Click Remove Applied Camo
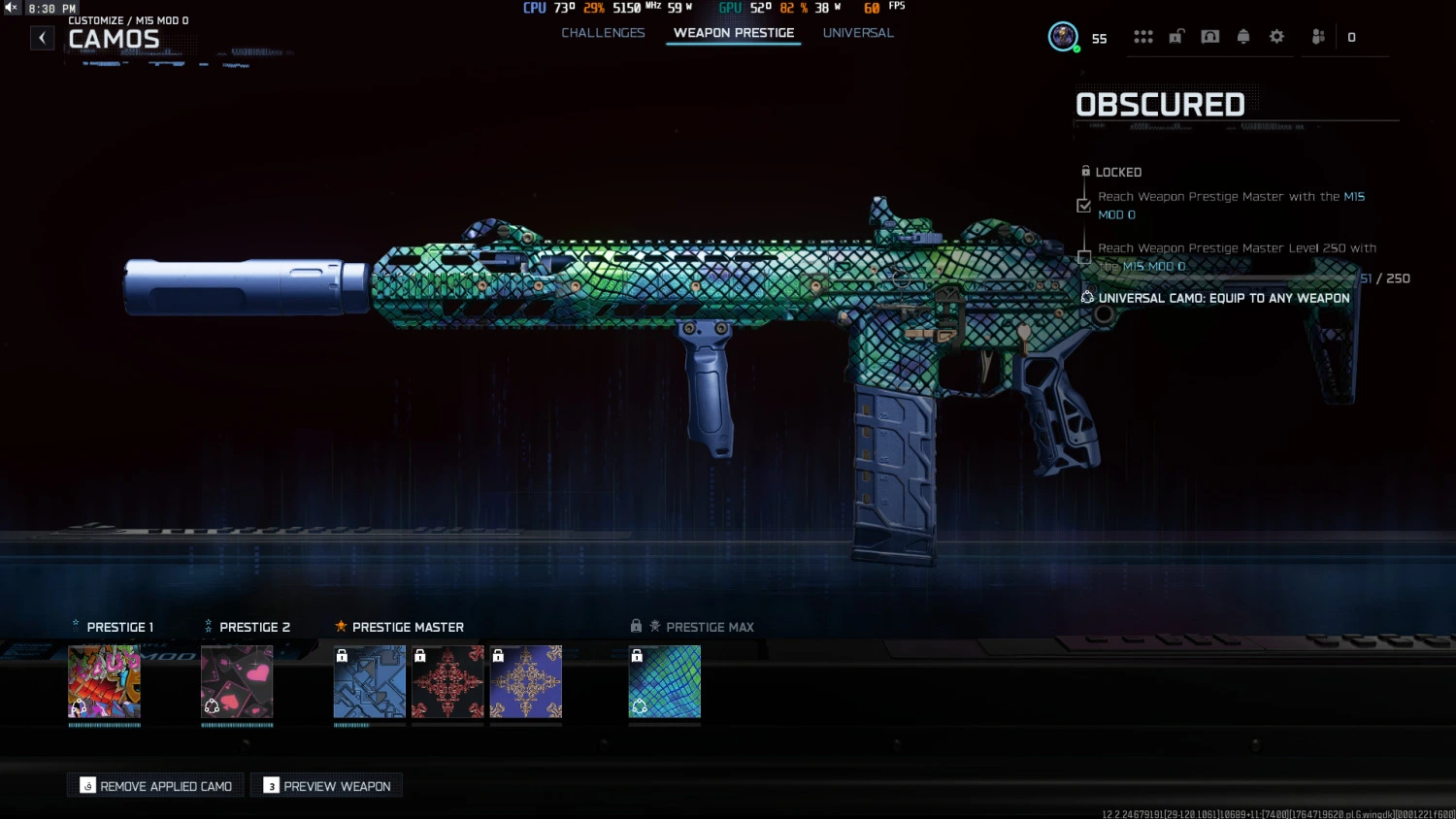1456x819 pixels. point(154,785)
